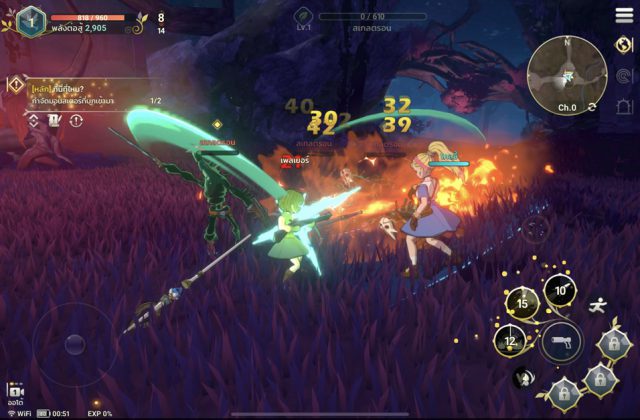Activate the skill on 12 cooldown

coord(510,341)
